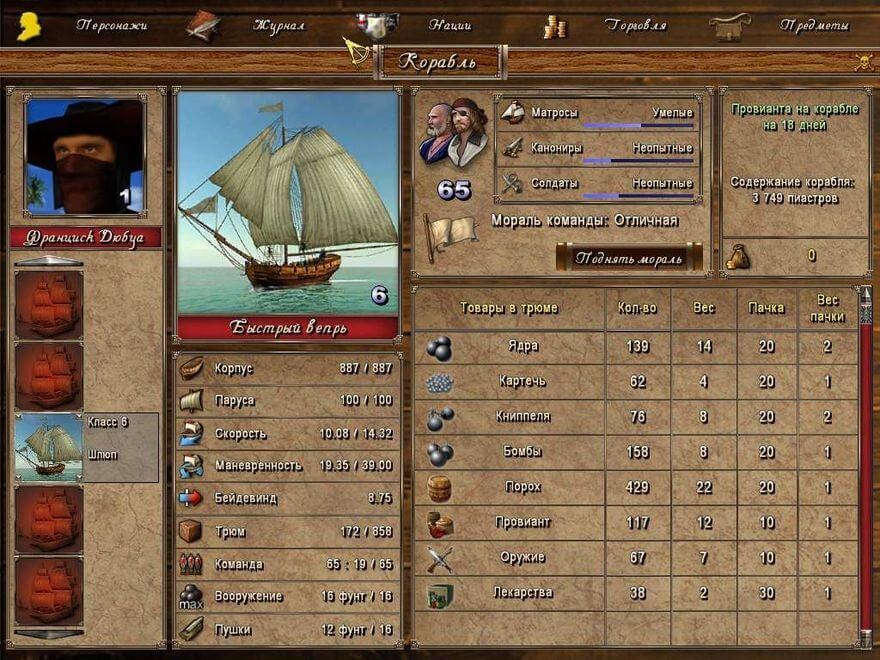Click the skull icon to close the screen
This screenshot has width=880, height=660.
(863, 62)
